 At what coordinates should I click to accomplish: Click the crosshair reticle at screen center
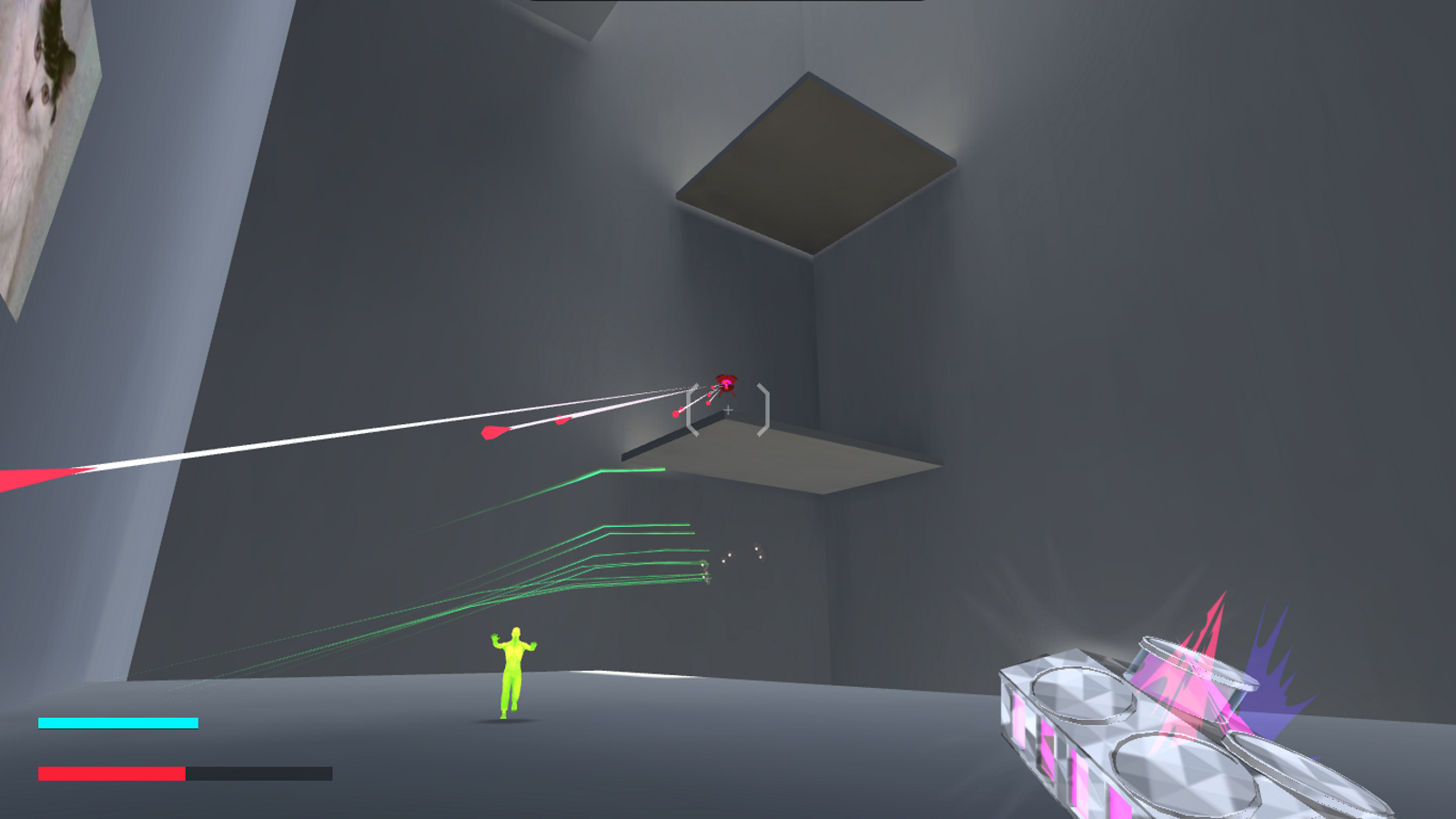point(728,410)
